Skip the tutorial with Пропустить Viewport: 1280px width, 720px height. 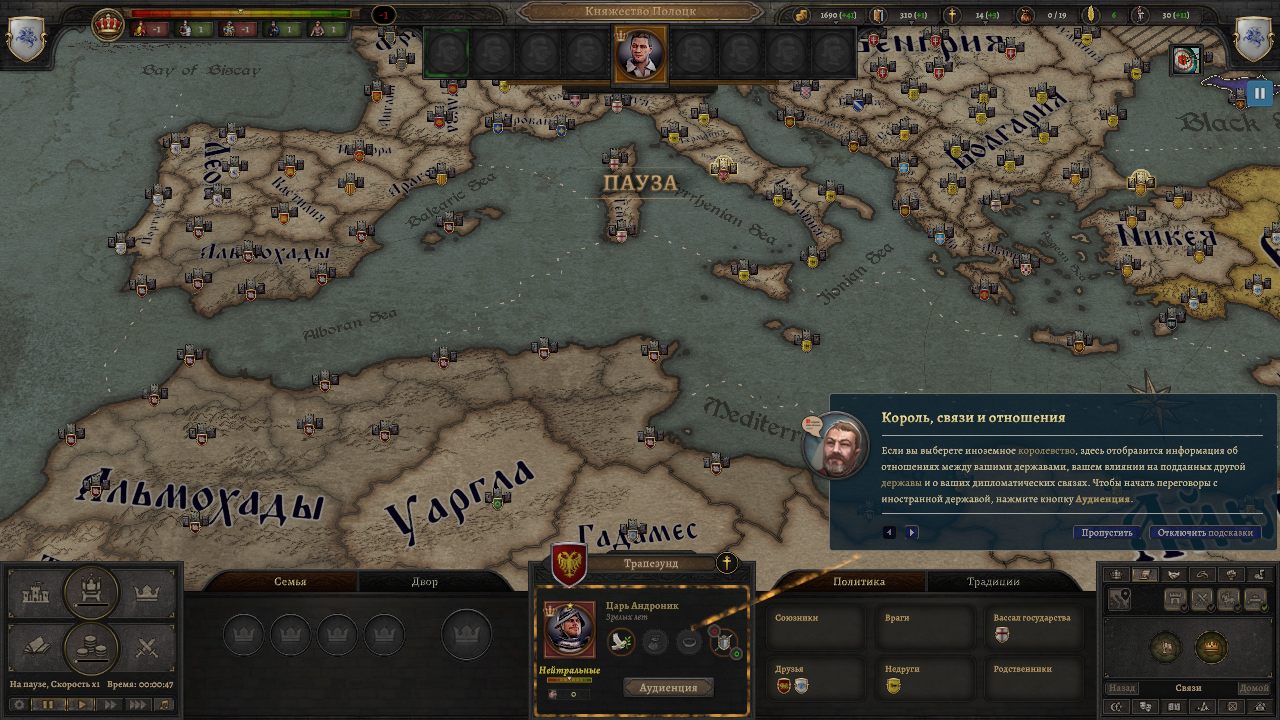1107,532
